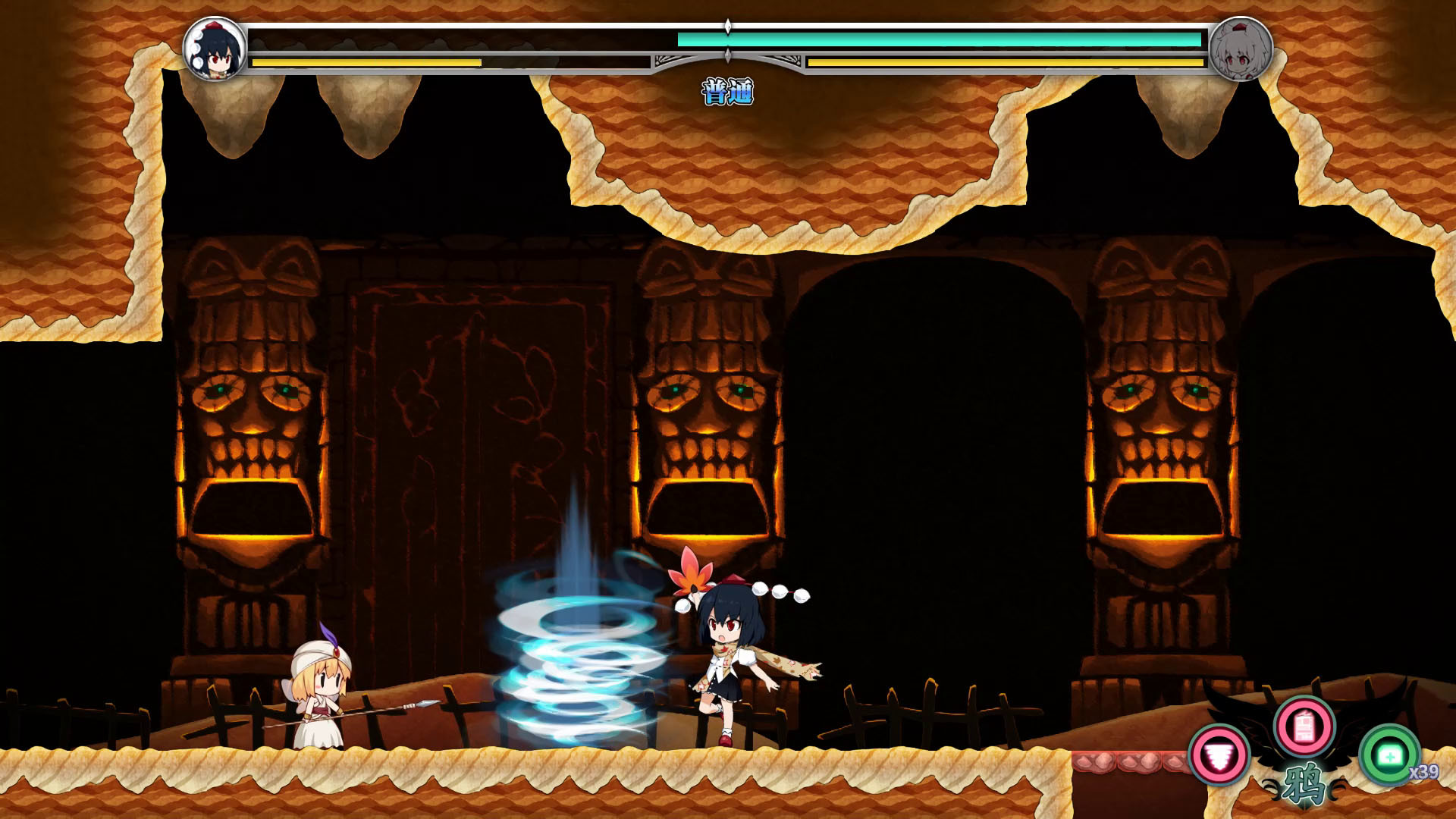The height and width of the screenshot is (819, 1456).
Task: Expand the diamond marker above the boss bar
Action: [728, 25]
